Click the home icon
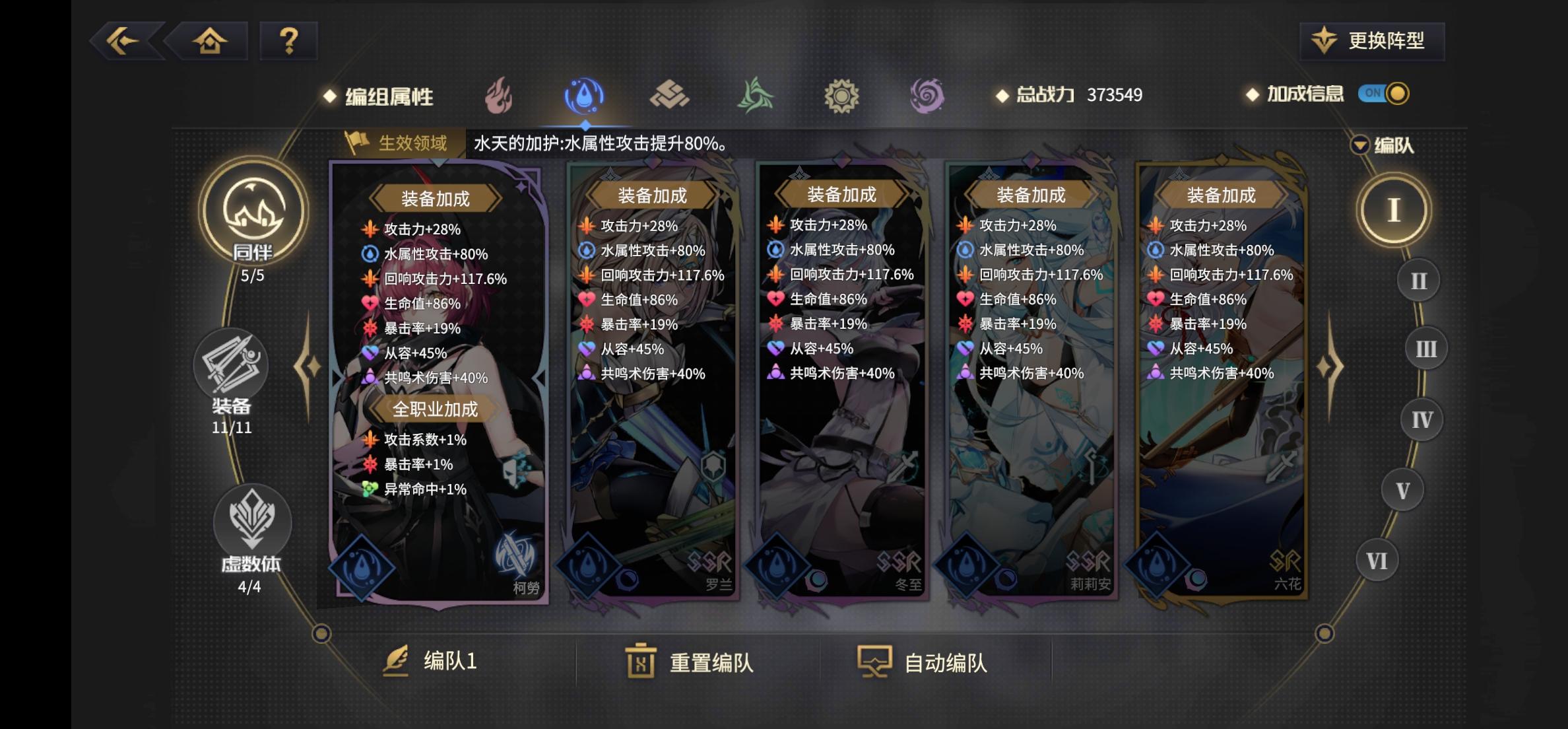This screenshot has height=729, width=1568. [x=209, y=41]
